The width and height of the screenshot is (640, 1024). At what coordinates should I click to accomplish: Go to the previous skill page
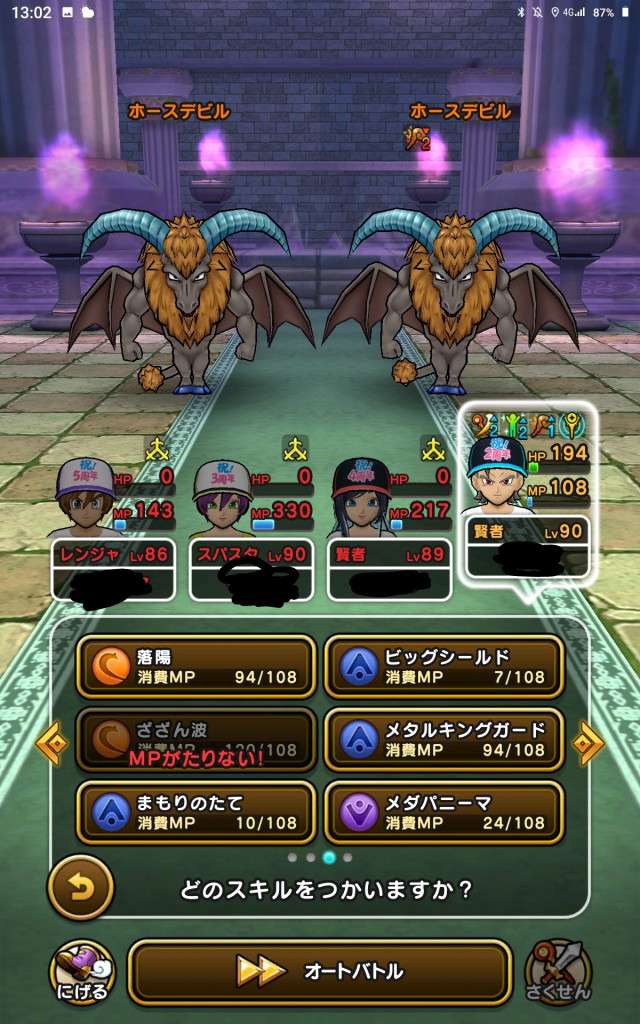[52, 742]
